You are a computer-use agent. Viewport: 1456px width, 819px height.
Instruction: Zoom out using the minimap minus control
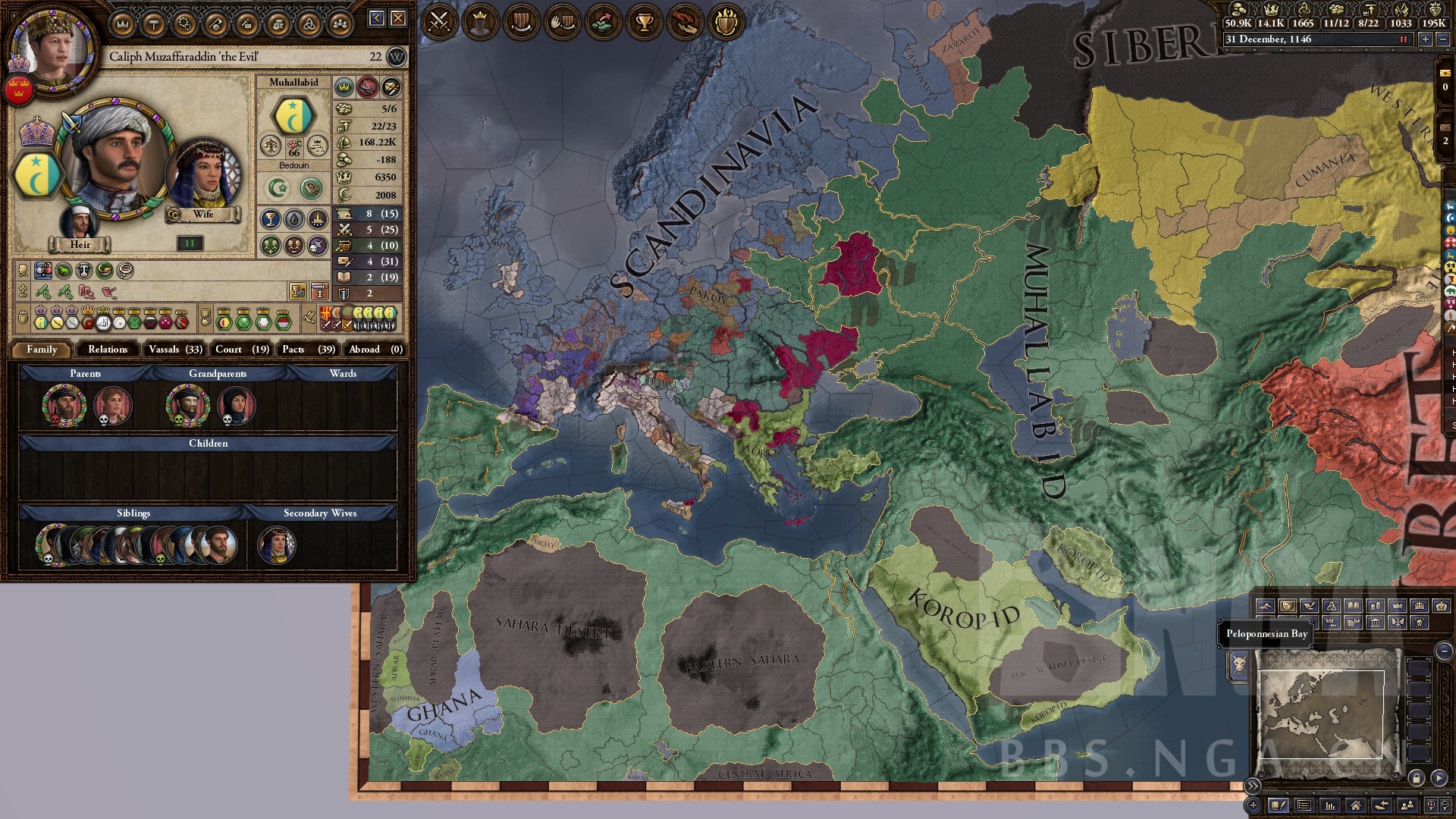point(1444,651)
